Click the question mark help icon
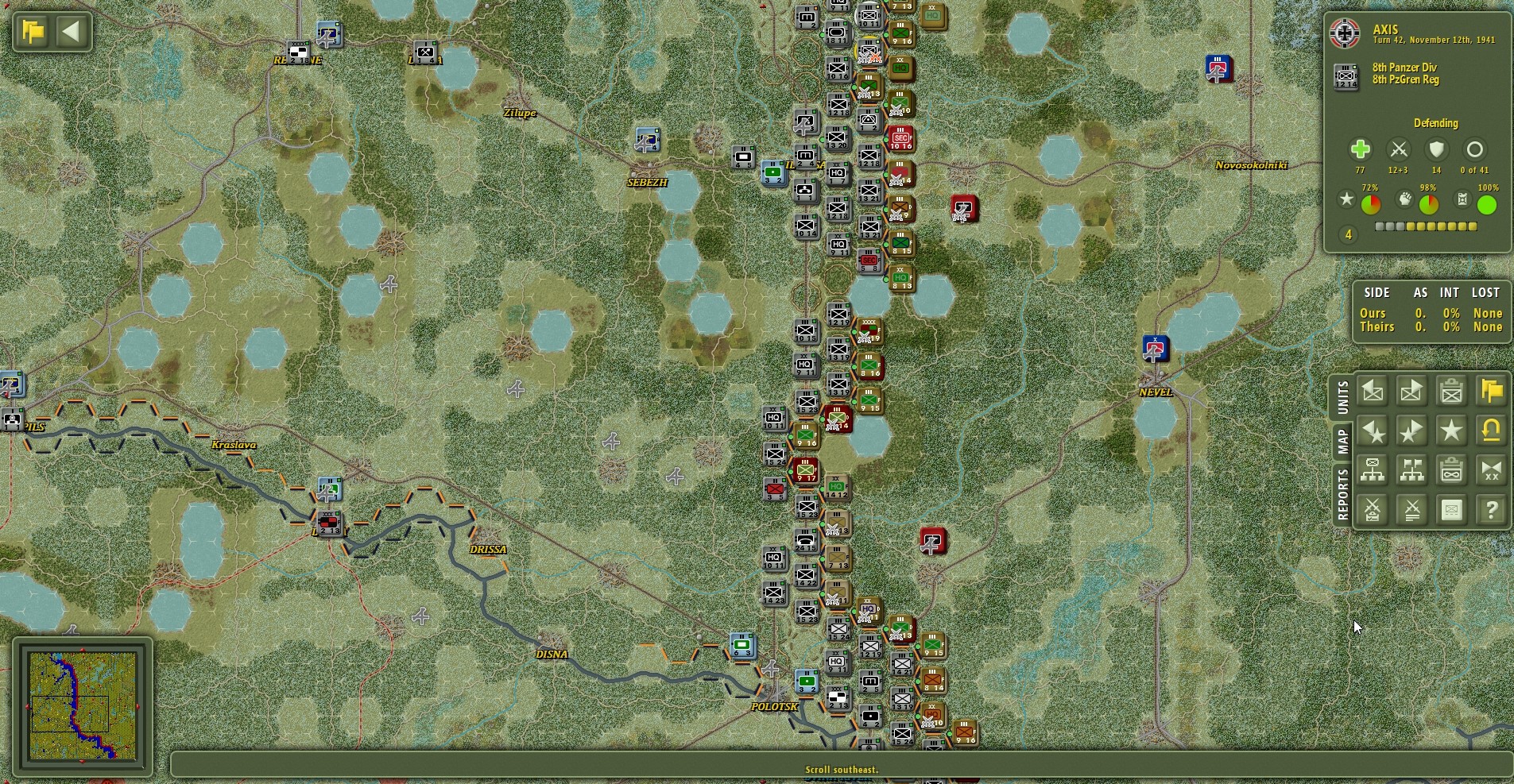Image resolution: width=1514 pixels, height=784 pixels. (x=1492, y=509)
